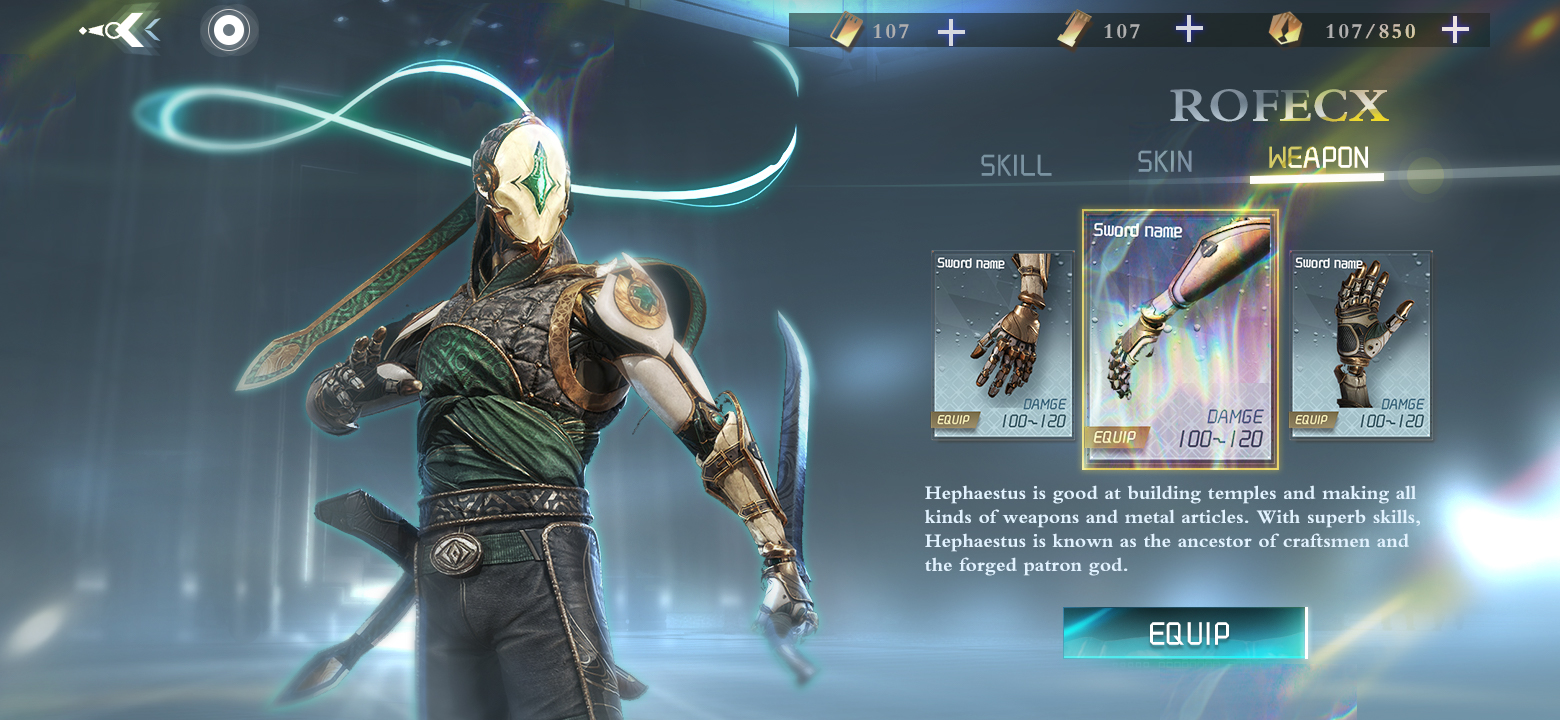The width and height of the screenshot is (1560, 720).
Task: Switch to the SKIN tab
Action: pos(1165,162)
